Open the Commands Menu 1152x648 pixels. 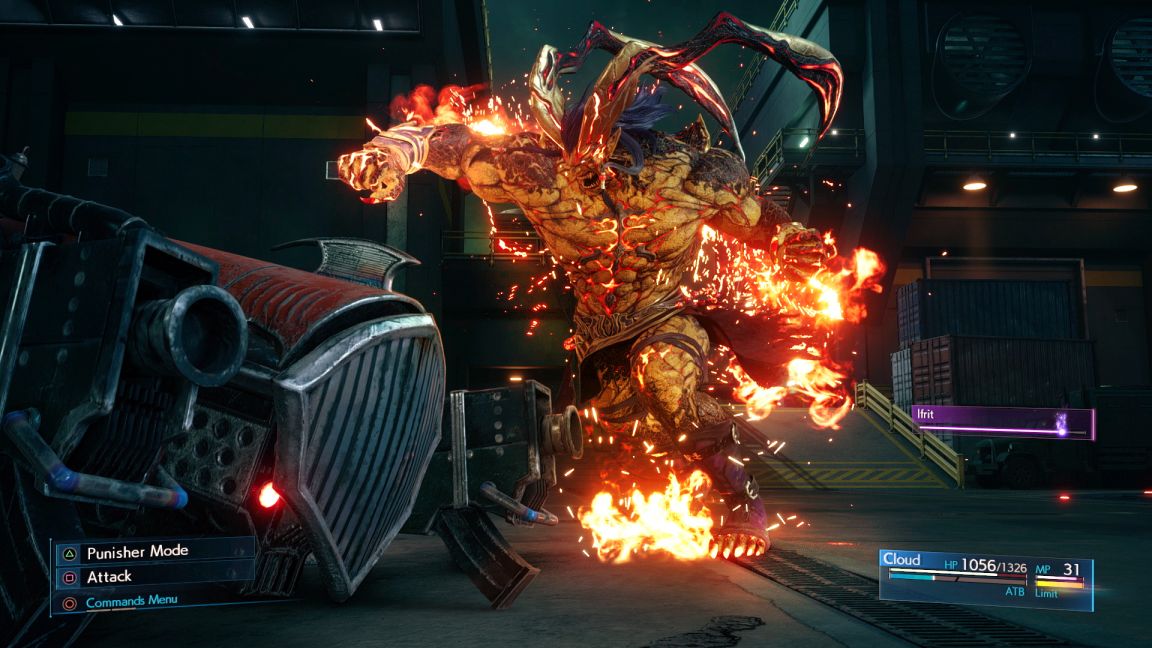click(131, 602)
